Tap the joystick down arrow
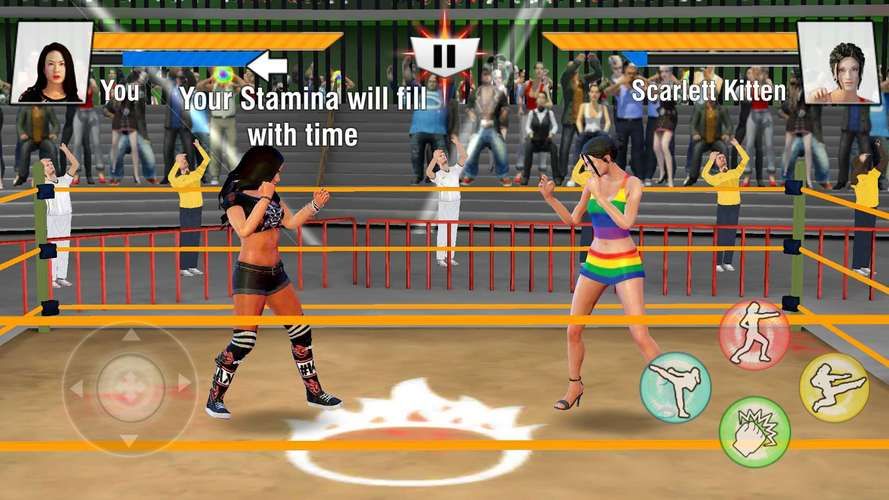The height and width of the screenshot is (500, 889). tap(129, 438)
